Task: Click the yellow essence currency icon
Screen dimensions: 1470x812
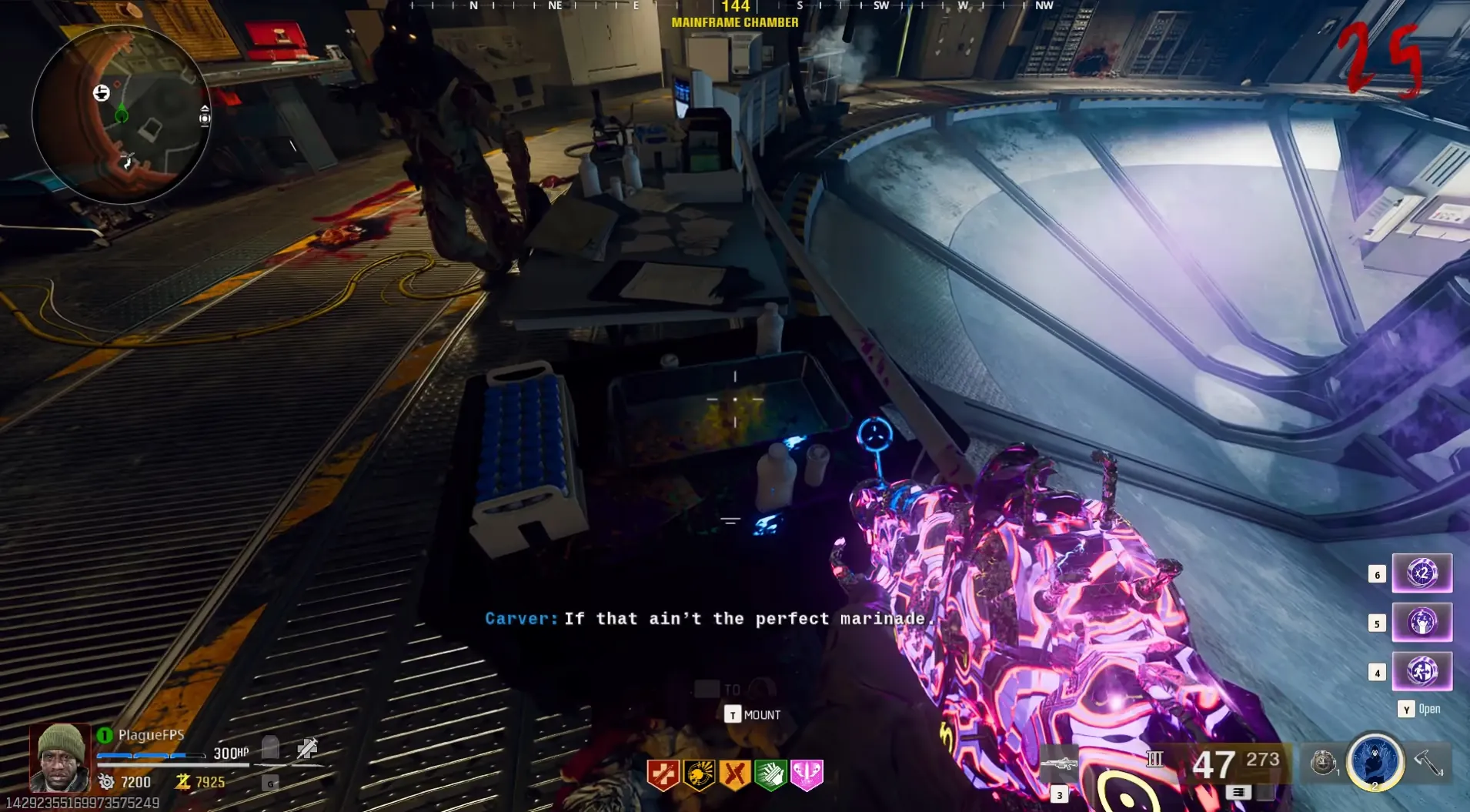Action: pyautogui.click(x=182, y=782)
